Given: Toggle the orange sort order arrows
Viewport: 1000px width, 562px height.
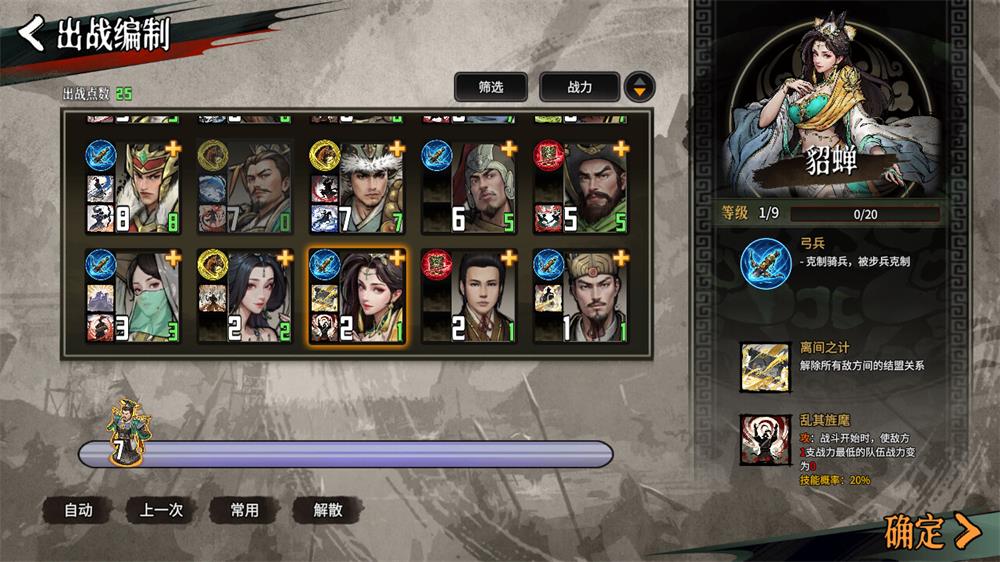Looking at the screenshot, I should (640, 87).
